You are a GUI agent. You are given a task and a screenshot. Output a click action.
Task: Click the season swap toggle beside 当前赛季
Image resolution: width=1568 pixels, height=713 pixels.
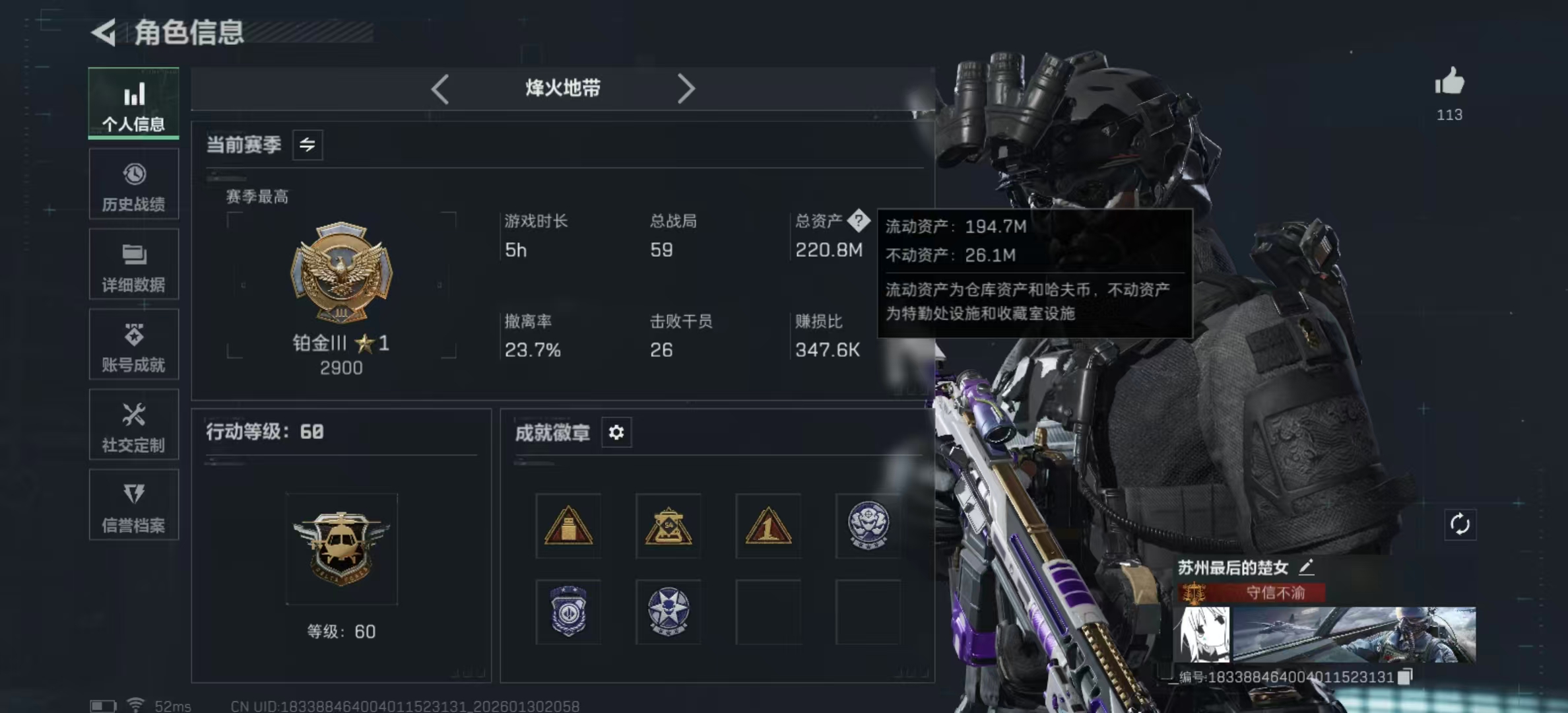coord(308,145)
